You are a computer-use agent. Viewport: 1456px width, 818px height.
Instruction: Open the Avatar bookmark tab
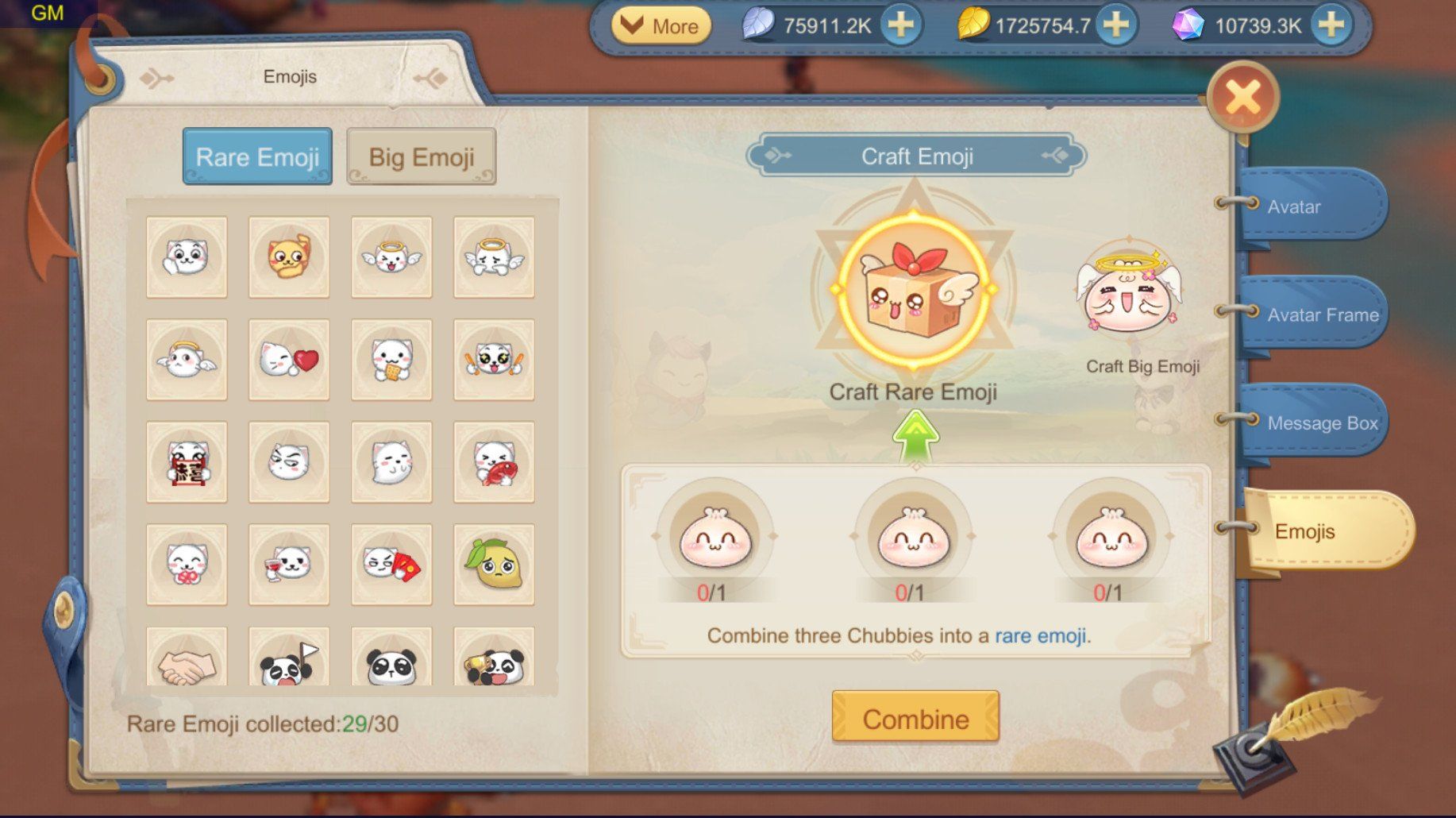[x=1308, y=206]
